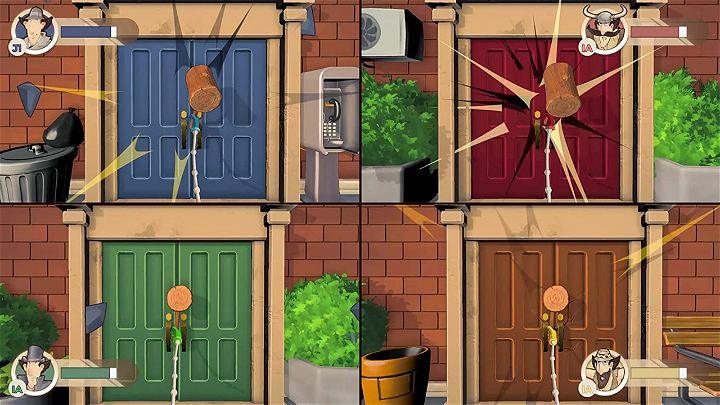Viewport: 720px width, 405px height.
Task: Select the safari-hat IA portrait by the brown door
Action: (603, 370)
